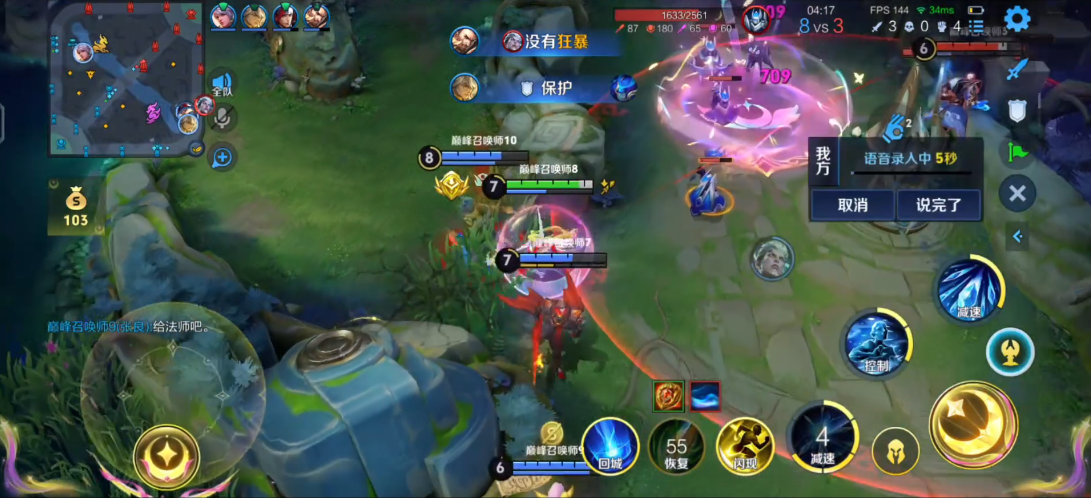This screenshot has height=498, width=1091.
Task: Open the gear settings menu
Action: (x=1017, y=19)
